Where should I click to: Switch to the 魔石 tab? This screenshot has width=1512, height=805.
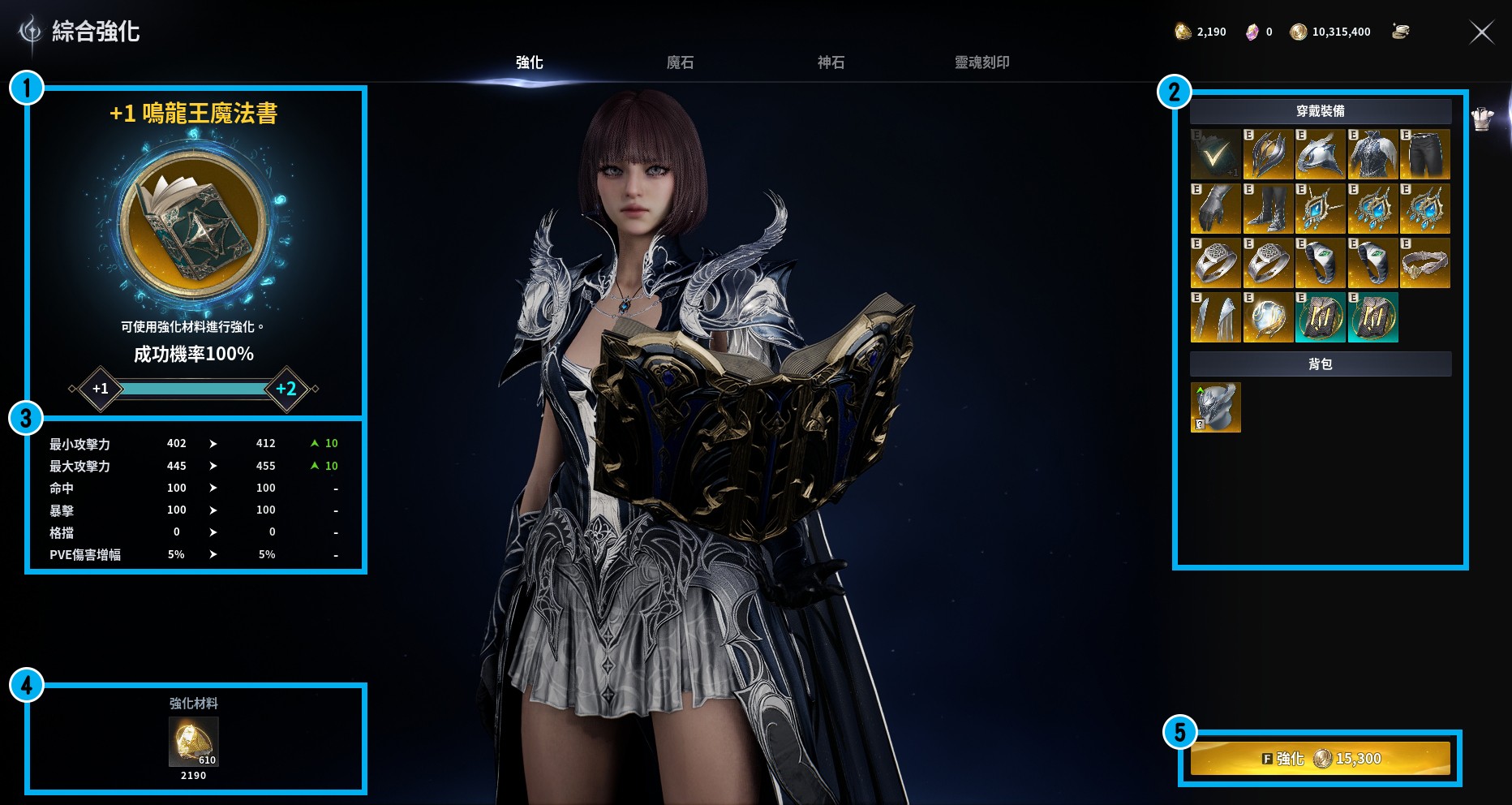click(x=680, y=61)
